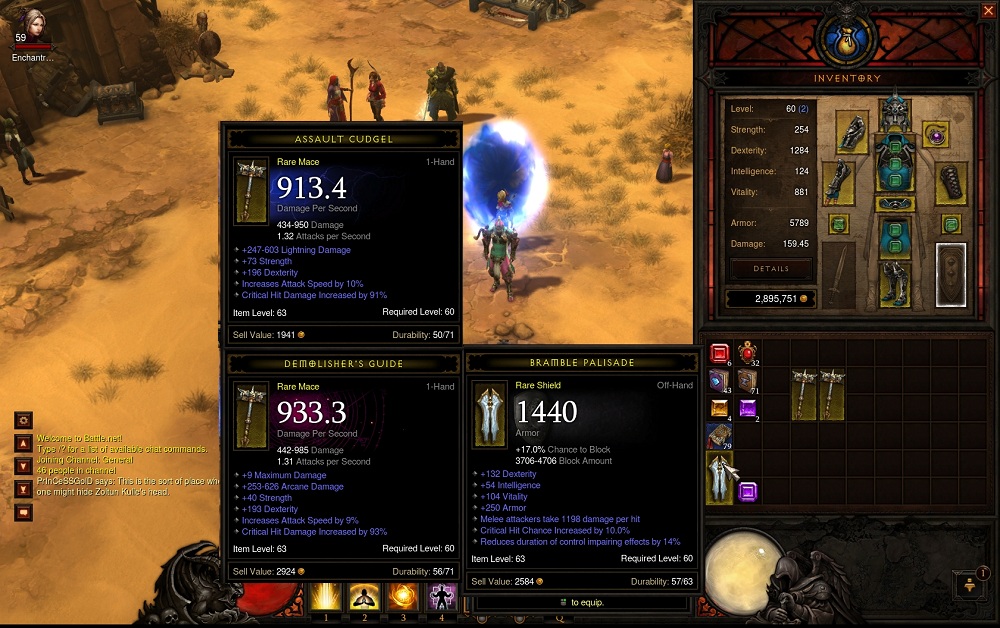
Task: Pick the red ruby gem stack
Action: coord(719,354)
